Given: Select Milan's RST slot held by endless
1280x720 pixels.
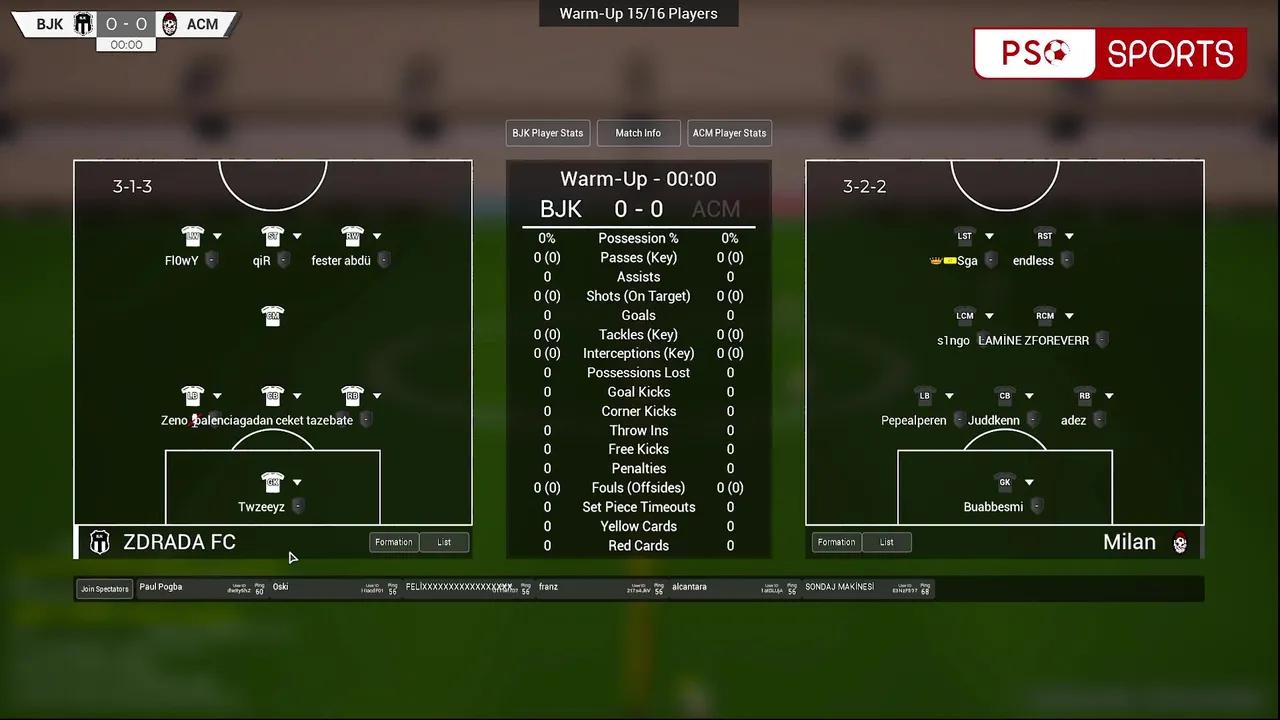Looking at the screenshot, I should click(1044, 237).
